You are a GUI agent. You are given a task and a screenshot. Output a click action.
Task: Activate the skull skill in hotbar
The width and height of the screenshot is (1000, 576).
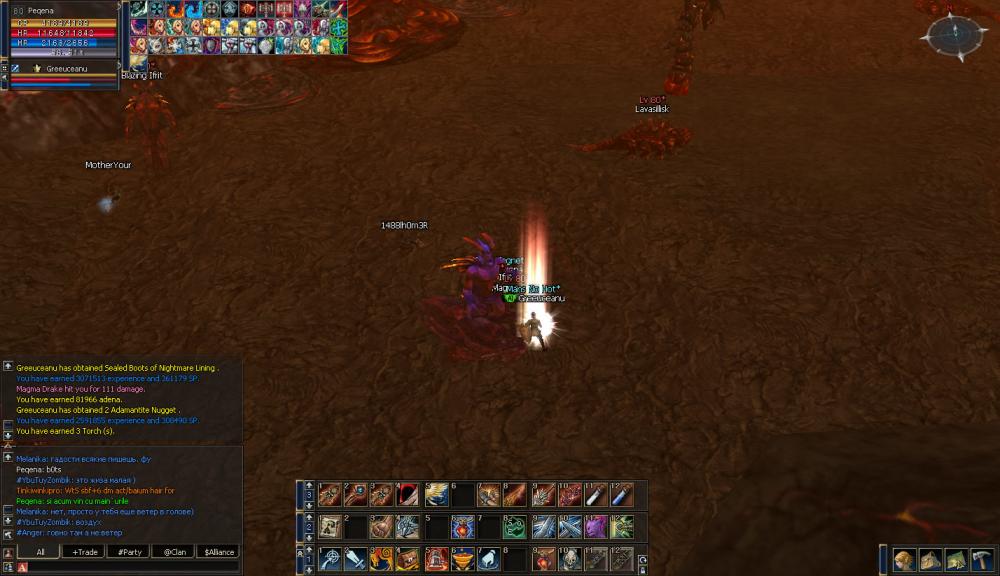(571, 559)
